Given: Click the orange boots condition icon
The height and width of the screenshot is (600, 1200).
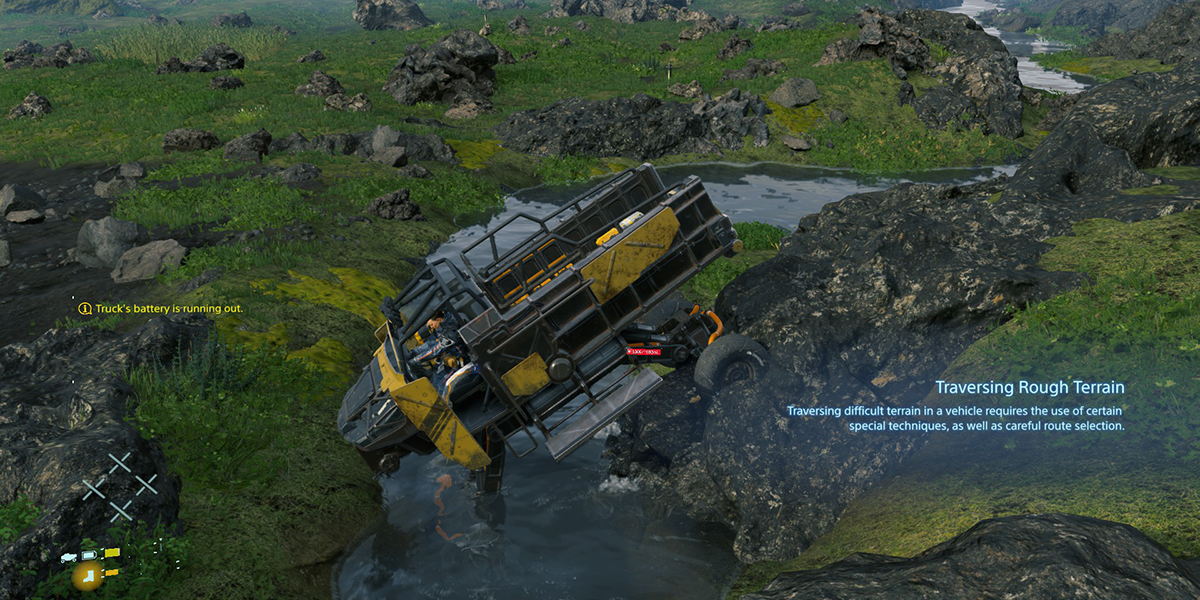Looking at the screenshot, I should (x=88, y=574).
